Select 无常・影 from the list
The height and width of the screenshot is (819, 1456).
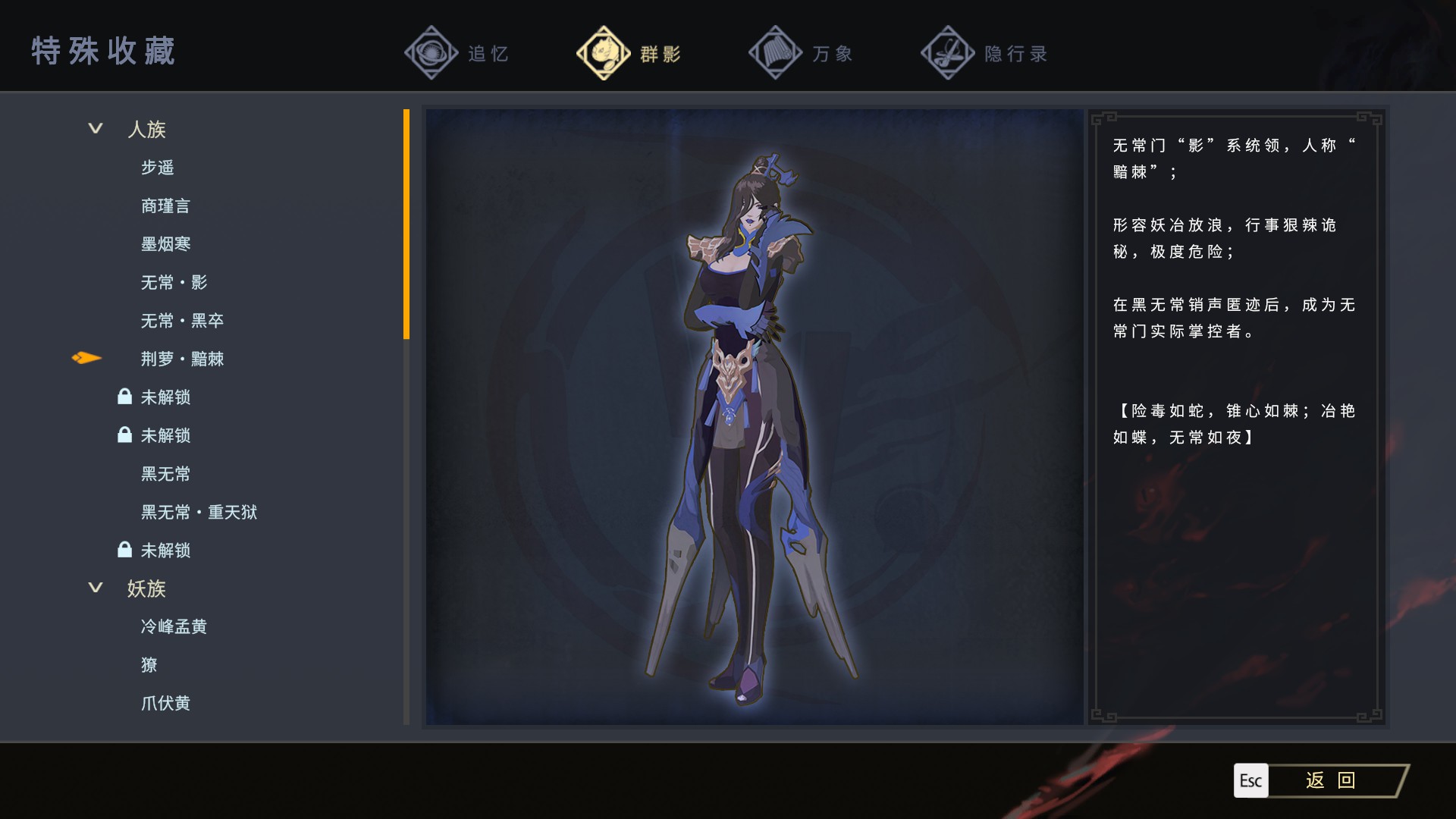(x=174, y=283)
